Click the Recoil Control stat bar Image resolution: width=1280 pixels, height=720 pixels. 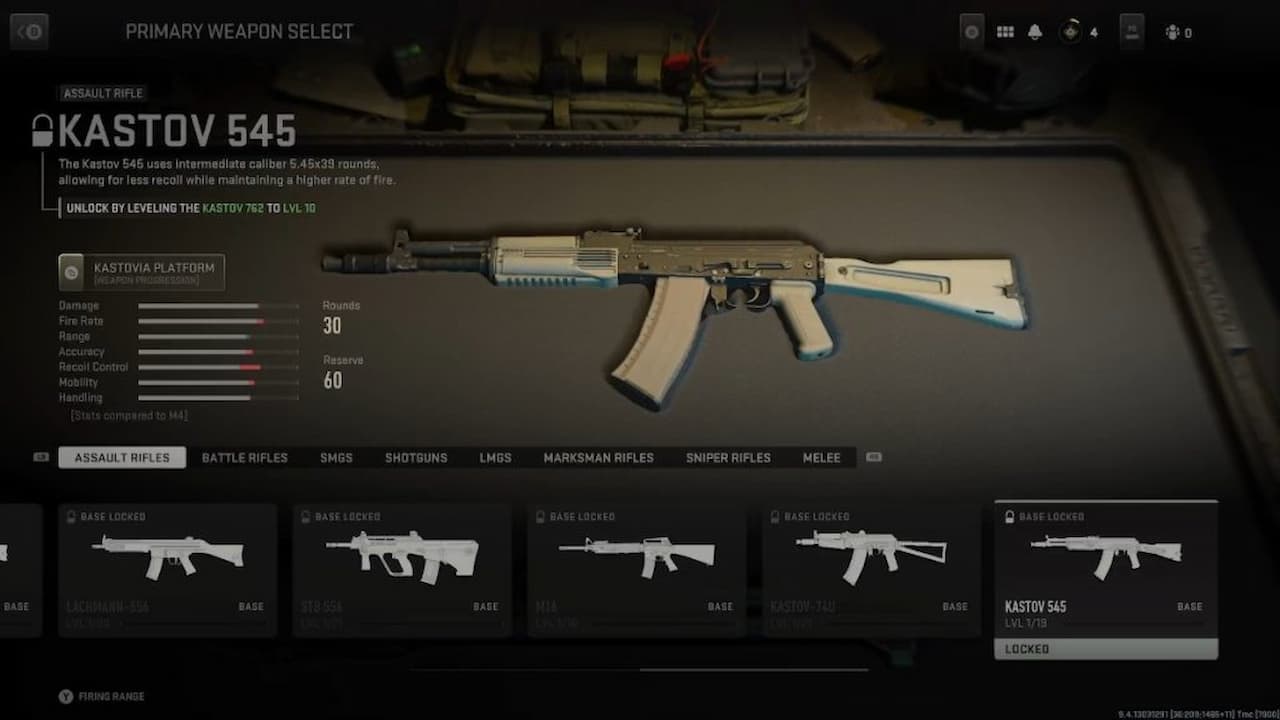pyautogui.click(x=218, y=367)
